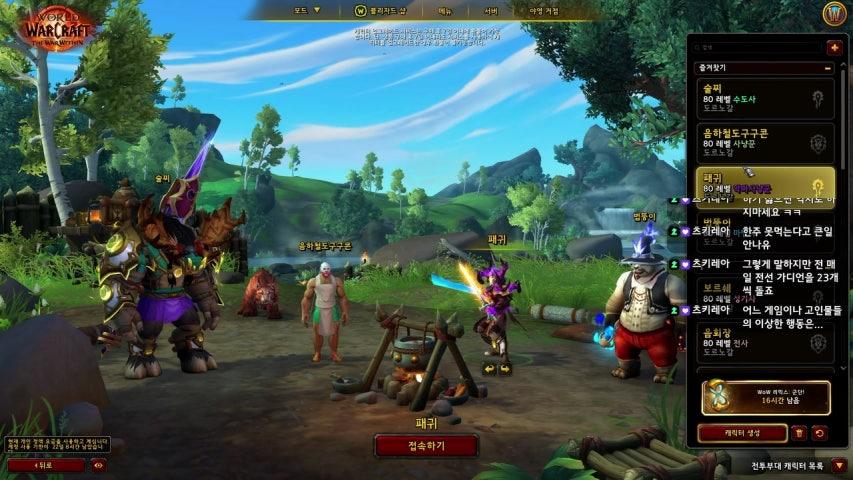Image resolution: width=853 pixels, height=480 pixels.
Task: Toggle the eye icon beside 뒤로
Action: [98, 465]
